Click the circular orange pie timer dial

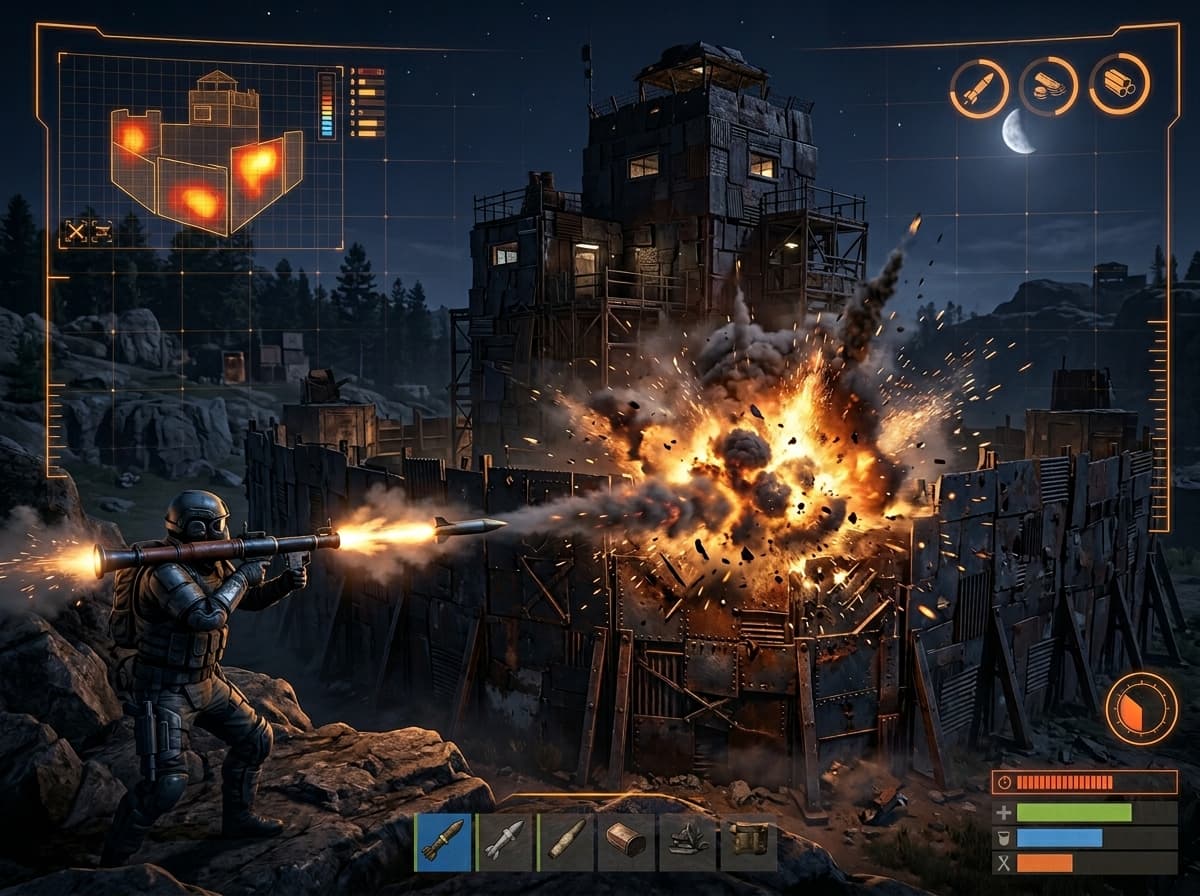click(x=1140, y=708)
